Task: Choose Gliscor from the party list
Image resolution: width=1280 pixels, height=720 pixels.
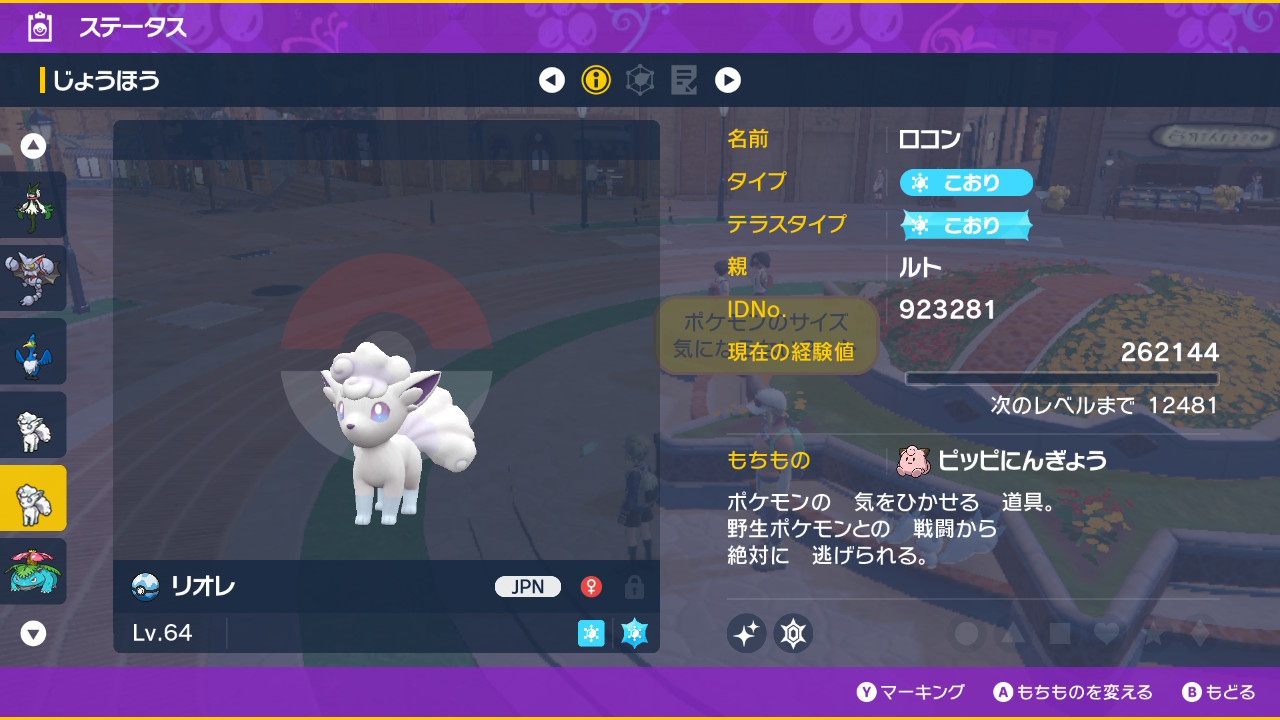Action: [x=34, y=278]
